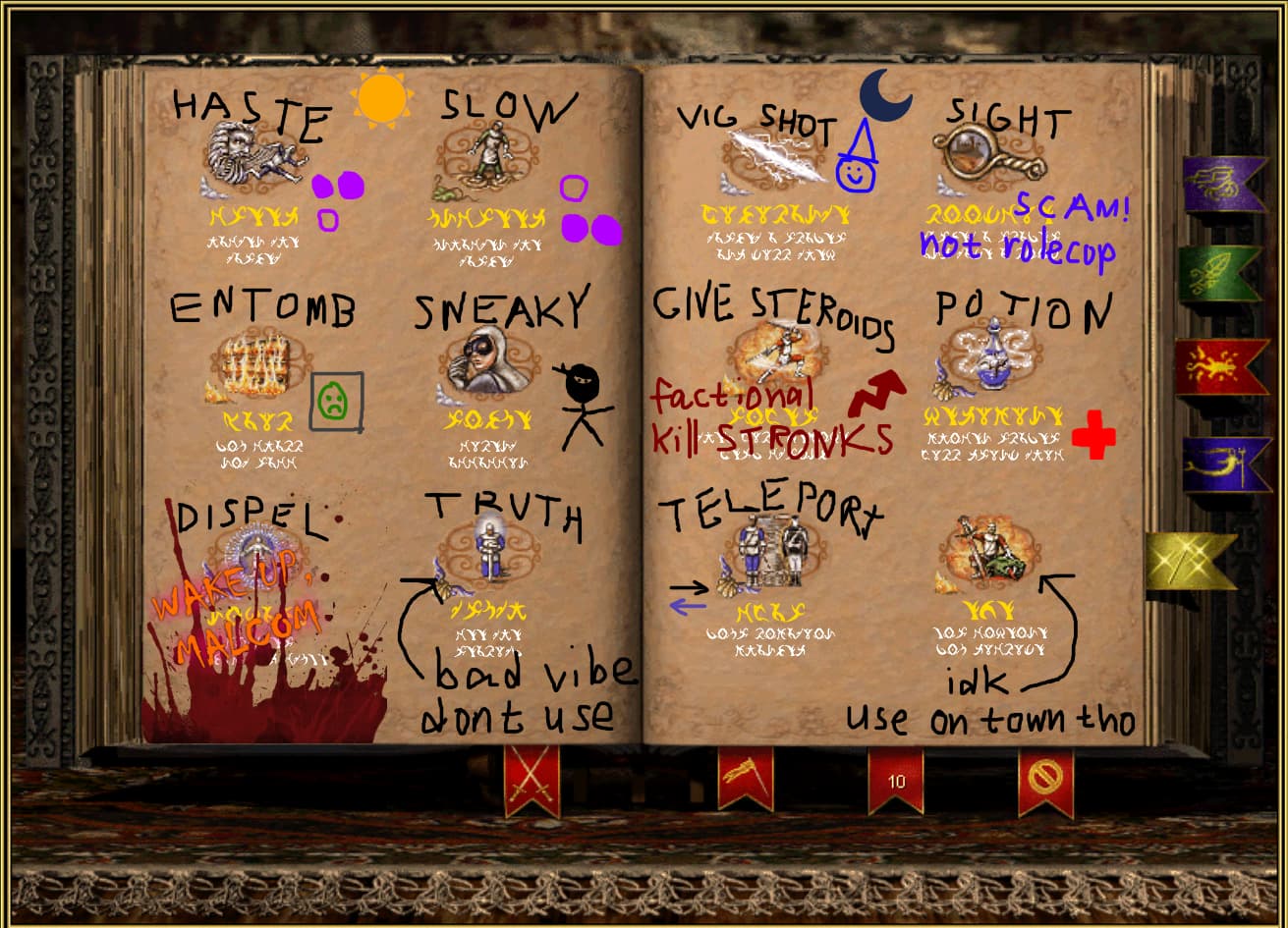Select the Potion bottle spell icon
This screenshot has height=928, width=1288.
tap(988, 355)
